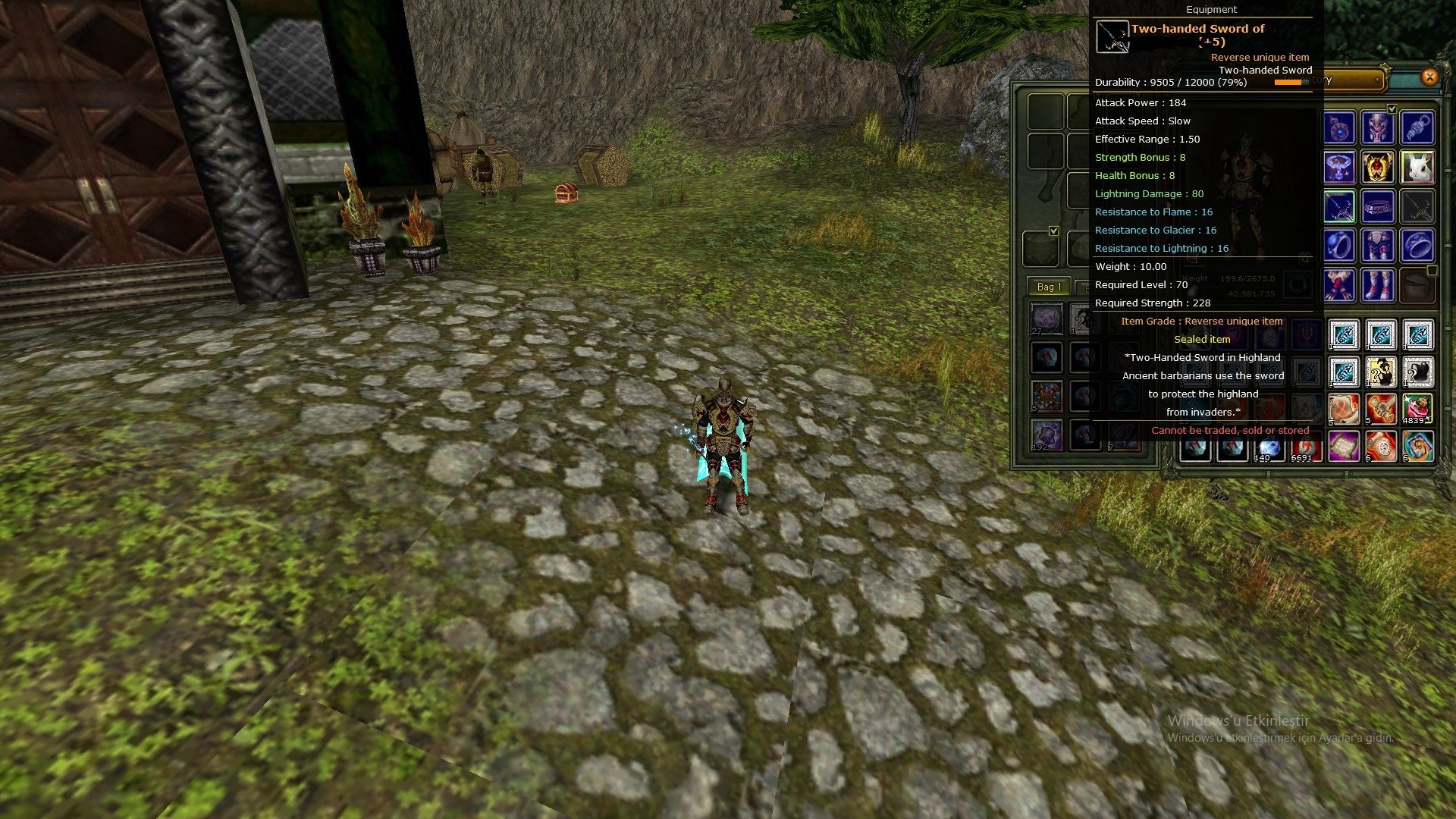Toggle the small box near the bucket slot
This screenshot has width=1456, height=819.
pyautogui.click(x=1432, y=270)
